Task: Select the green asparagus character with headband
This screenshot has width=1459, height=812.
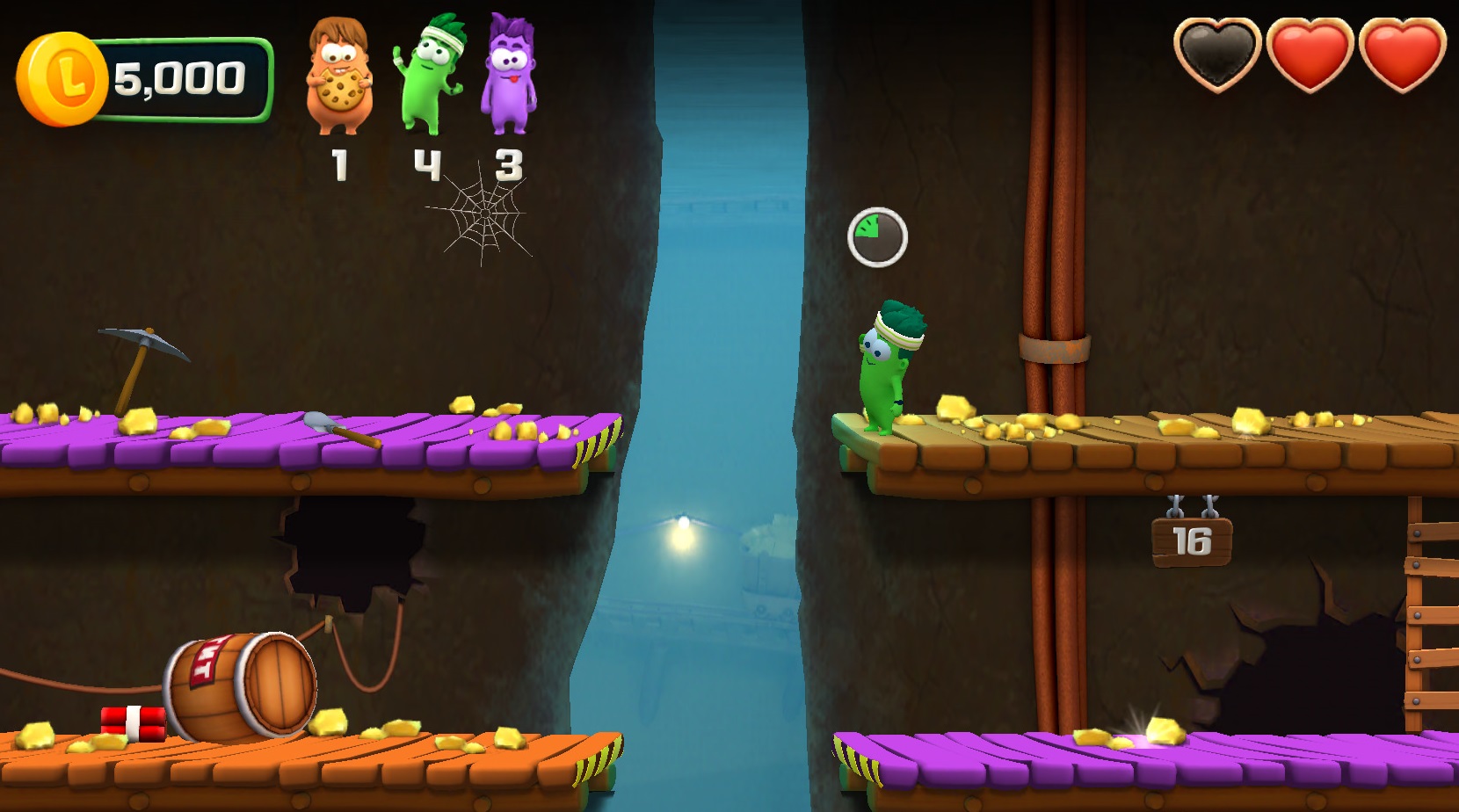Action: point(431,75)
